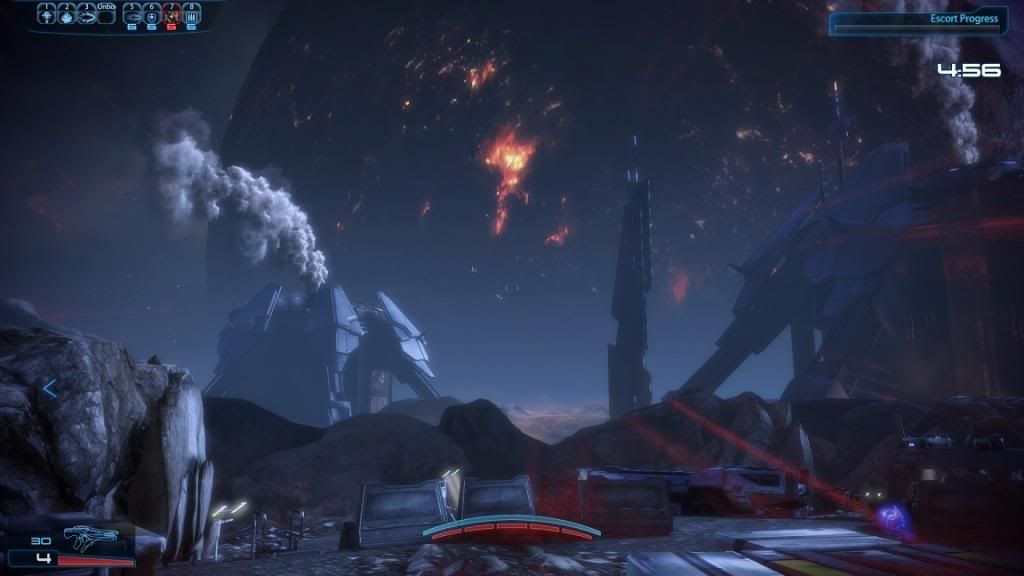Select the empty Unbound power slot

[107, 15]
